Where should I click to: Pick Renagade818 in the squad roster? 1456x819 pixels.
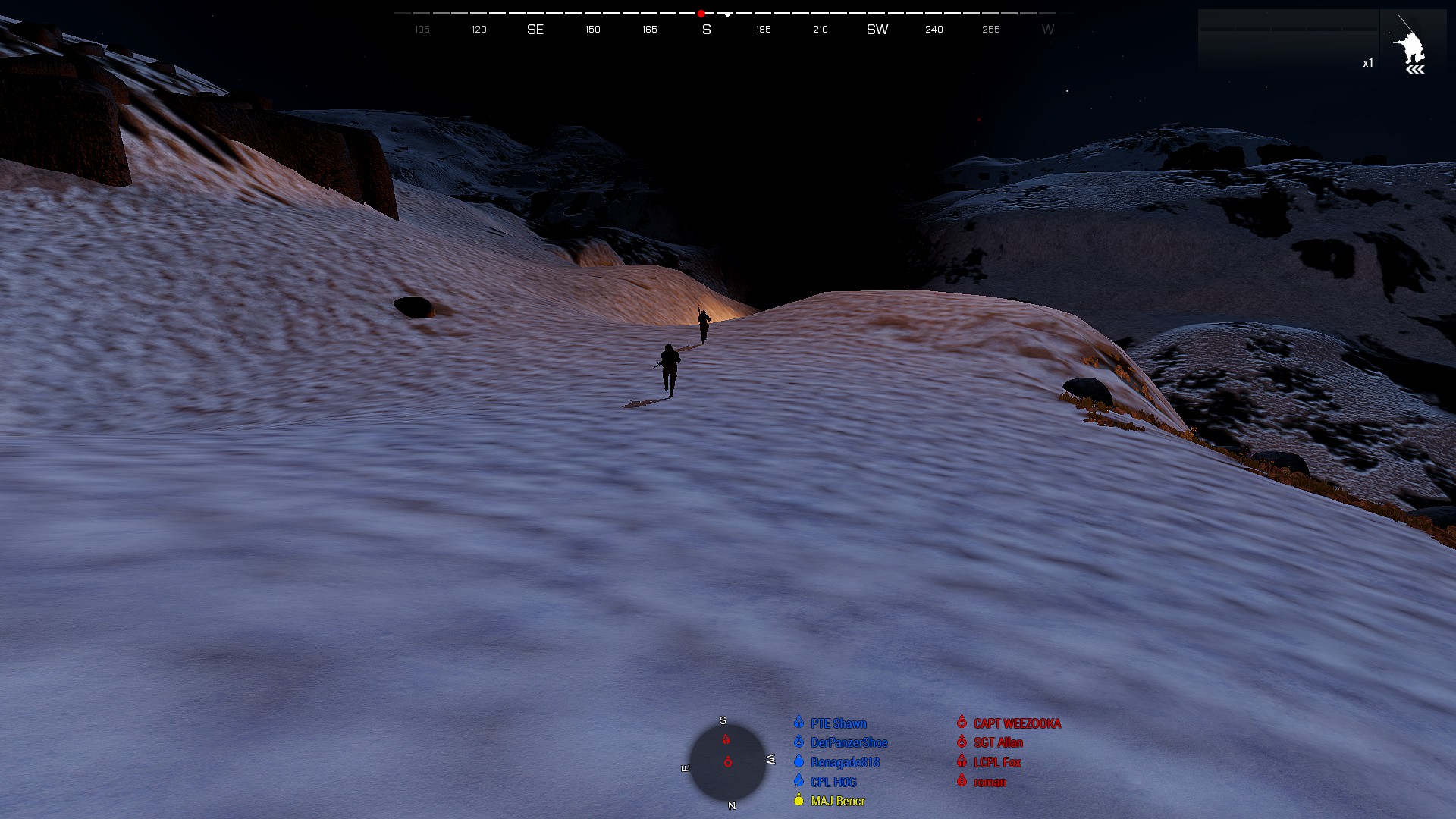click(844, 762)
